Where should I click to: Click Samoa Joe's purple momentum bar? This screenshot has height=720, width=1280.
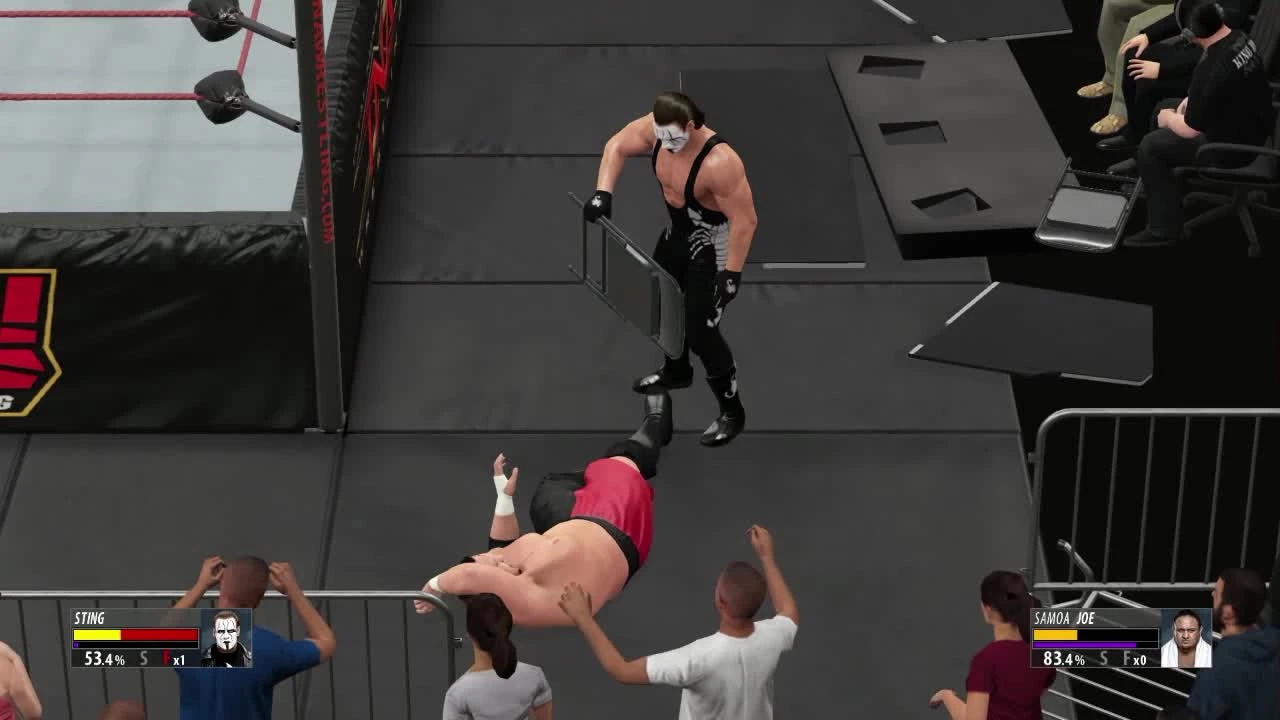click(x=1084, y=644)
